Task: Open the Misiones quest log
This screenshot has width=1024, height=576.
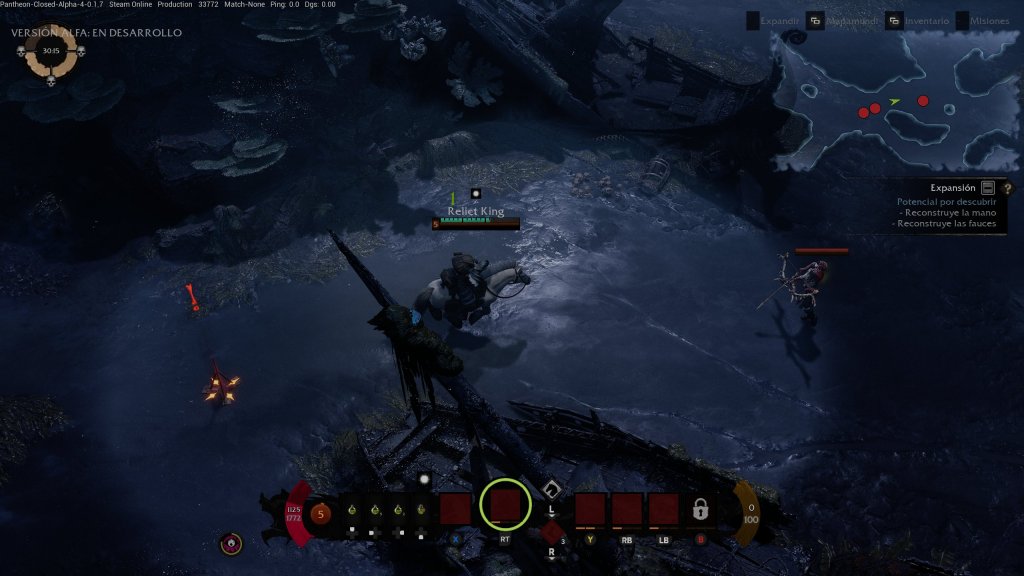Action: (x=989, y=21)
